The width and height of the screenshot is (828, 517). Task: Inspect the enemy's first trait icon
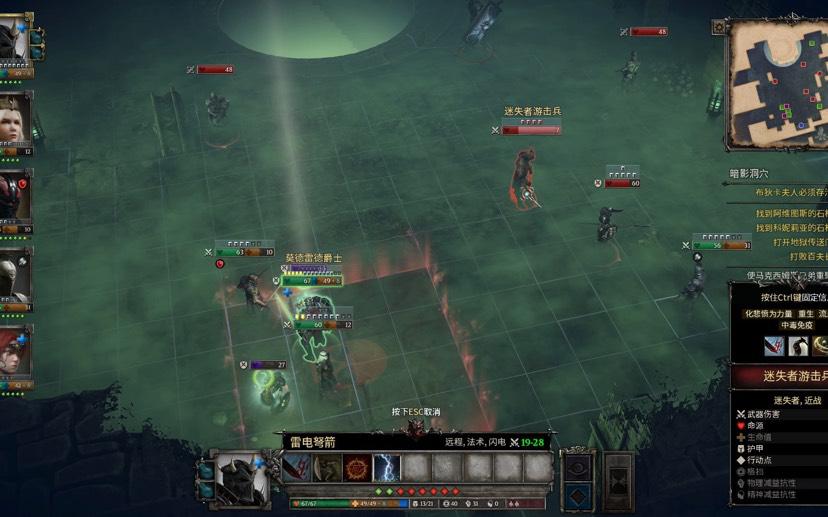coord(773,346)
